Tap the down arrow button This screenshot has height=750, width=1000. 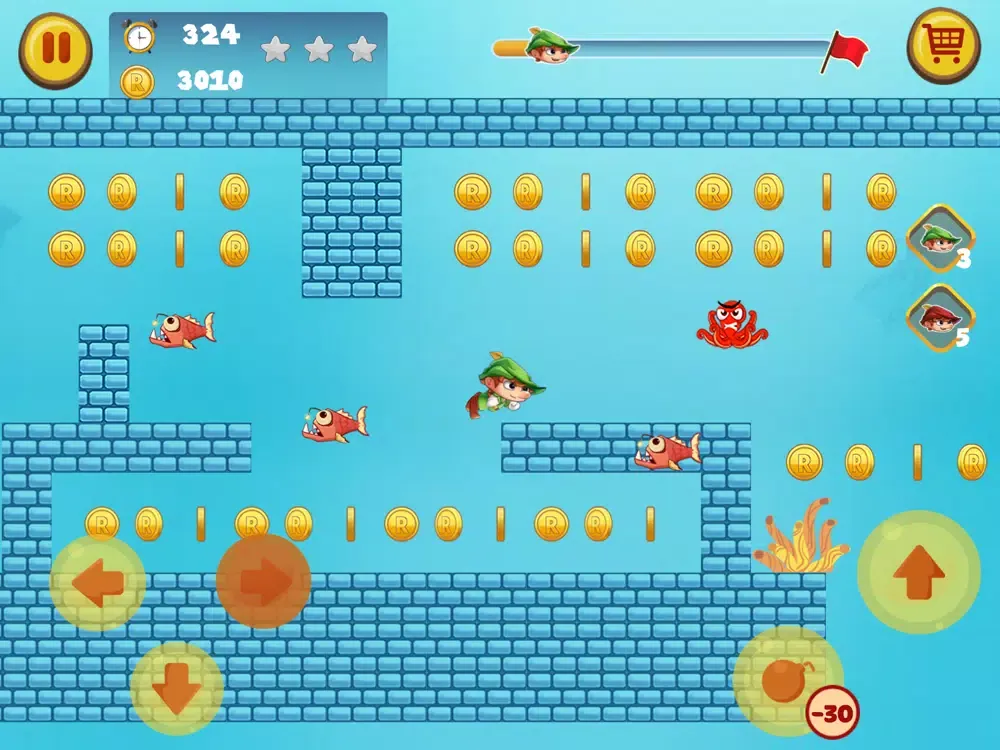[177, 688]
